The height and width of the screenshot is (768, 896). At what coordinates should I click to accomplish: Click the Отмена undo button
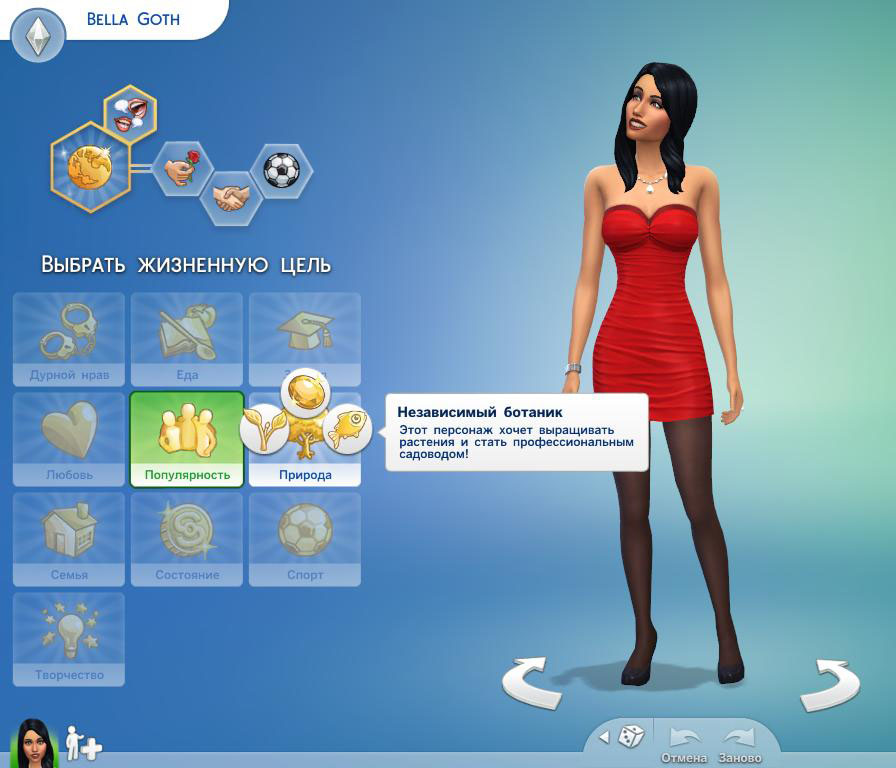[x=684, y=742]
